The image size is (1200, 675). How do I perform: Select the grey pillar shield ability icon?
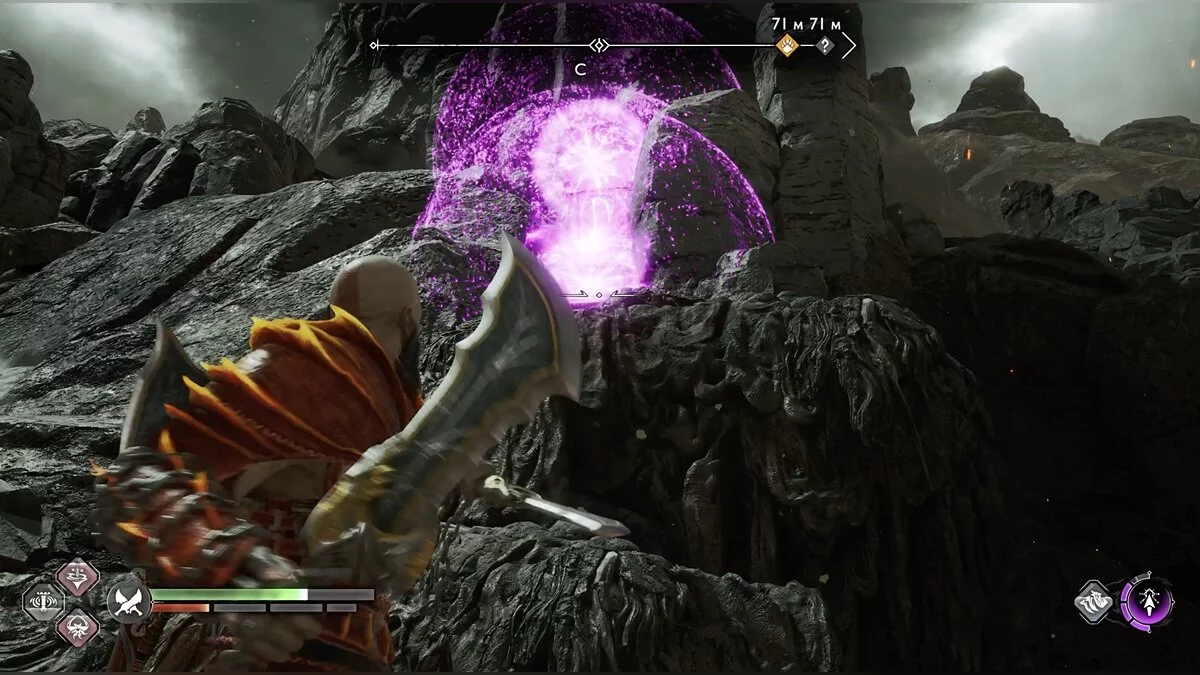(x=43, y=602)
